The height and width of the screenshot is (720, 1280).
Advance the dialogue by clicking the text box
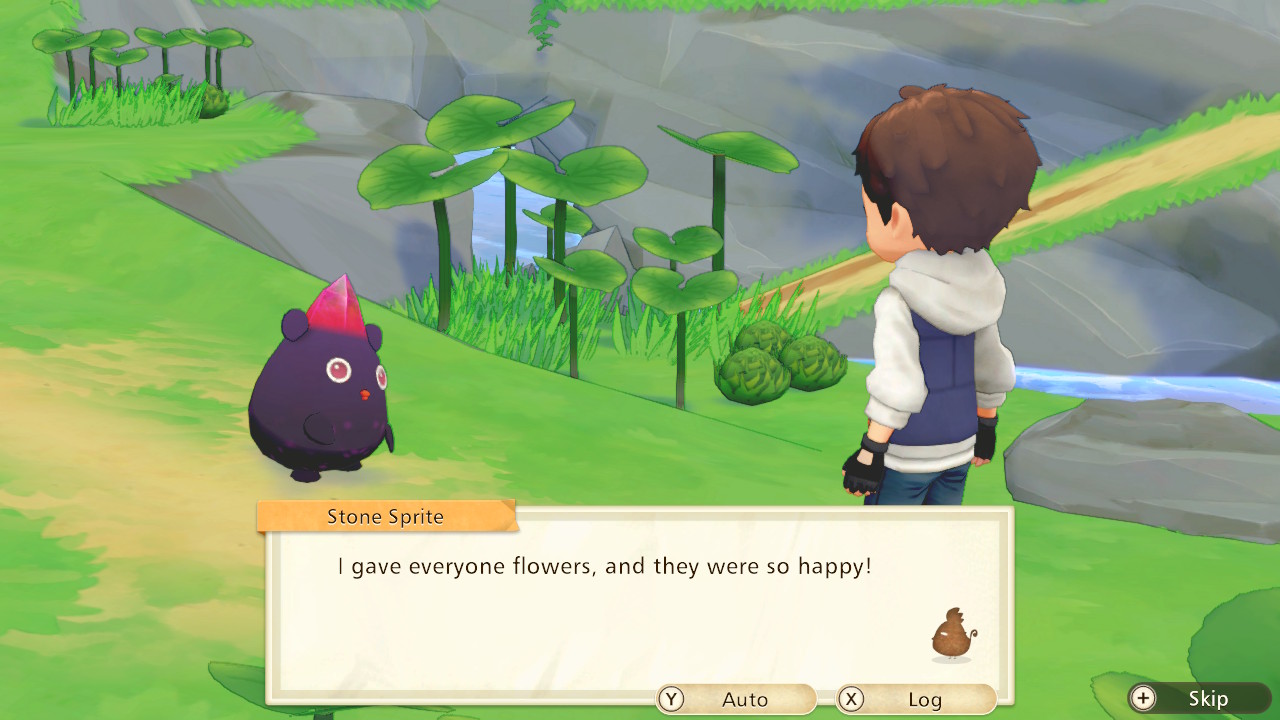point(640,600)
